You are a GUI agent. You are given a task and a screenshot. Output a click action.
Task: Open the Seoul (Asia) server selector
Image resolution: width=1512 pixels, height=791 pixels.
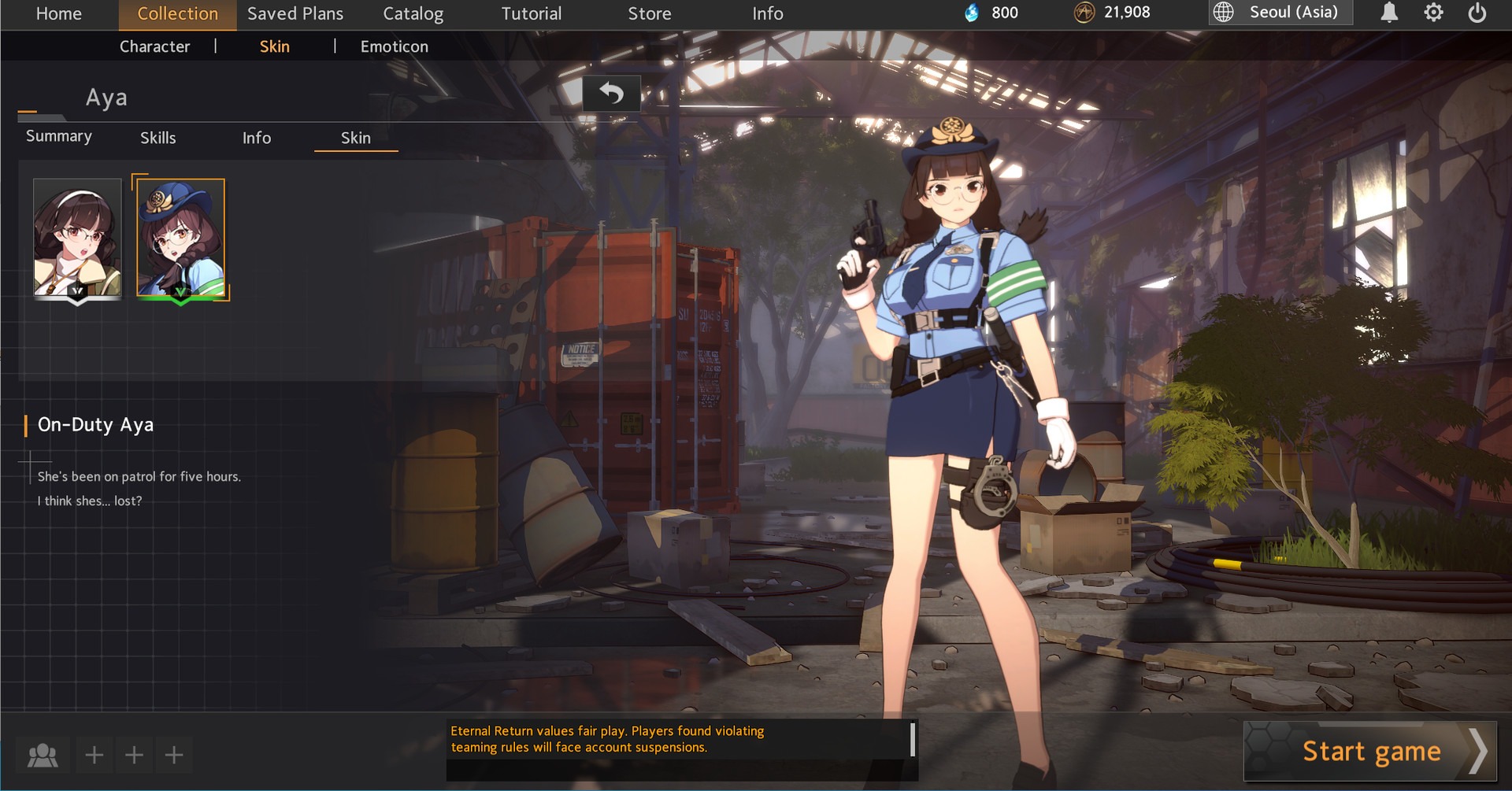[x=1280, y=13]
